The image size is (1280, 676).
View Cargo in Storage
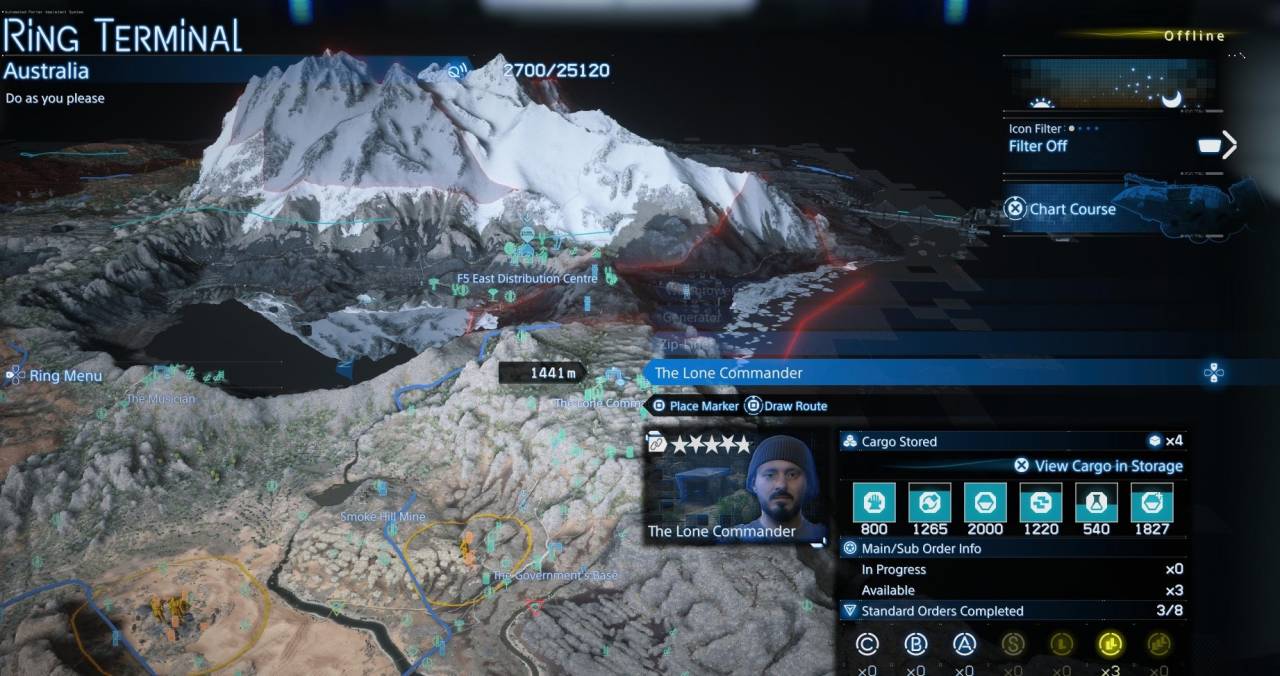tap(1098, 466)
